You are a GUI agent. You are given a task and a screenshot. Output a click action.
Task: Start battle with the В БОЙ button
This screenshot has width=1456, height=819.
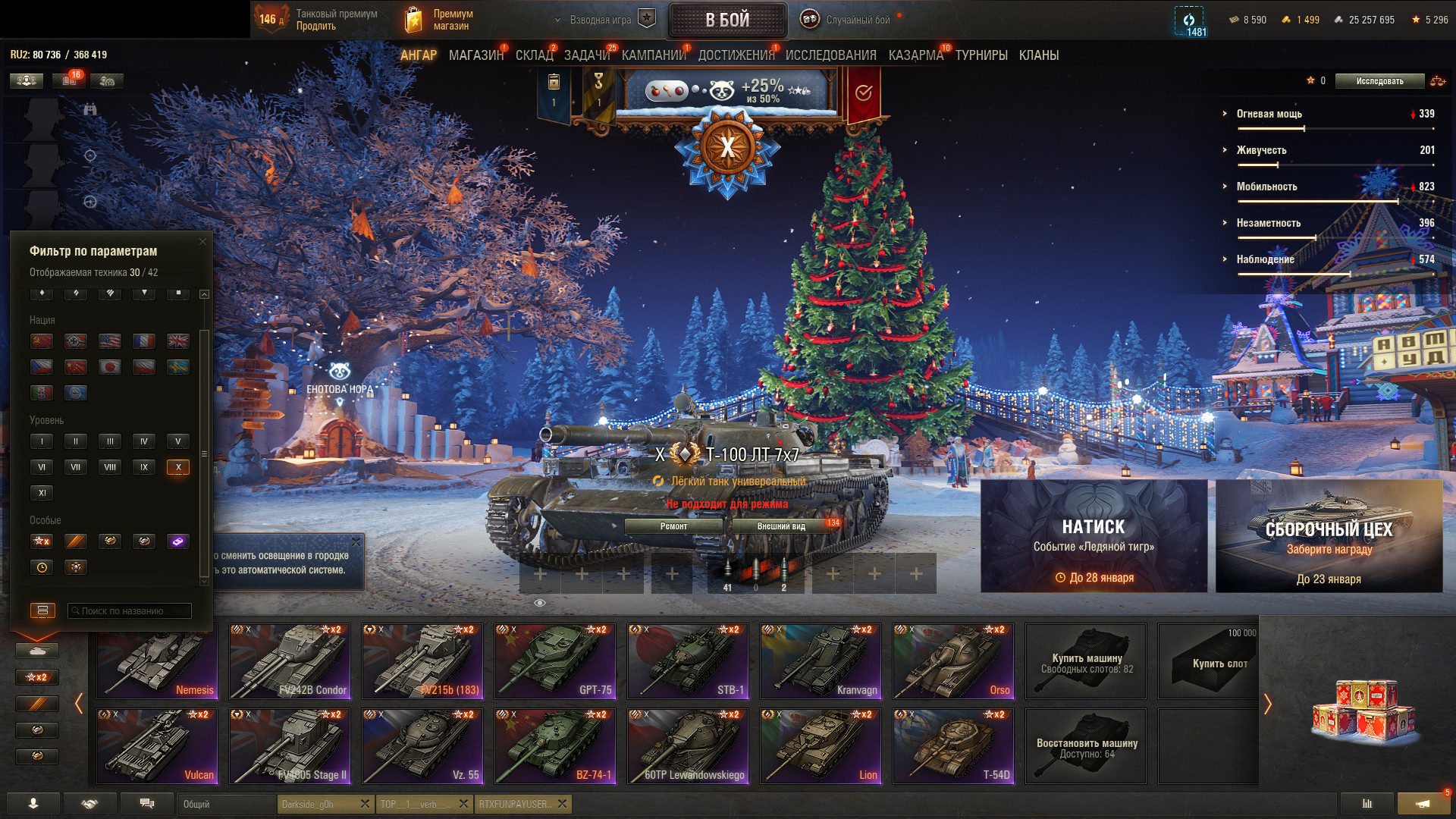[727, 20]
